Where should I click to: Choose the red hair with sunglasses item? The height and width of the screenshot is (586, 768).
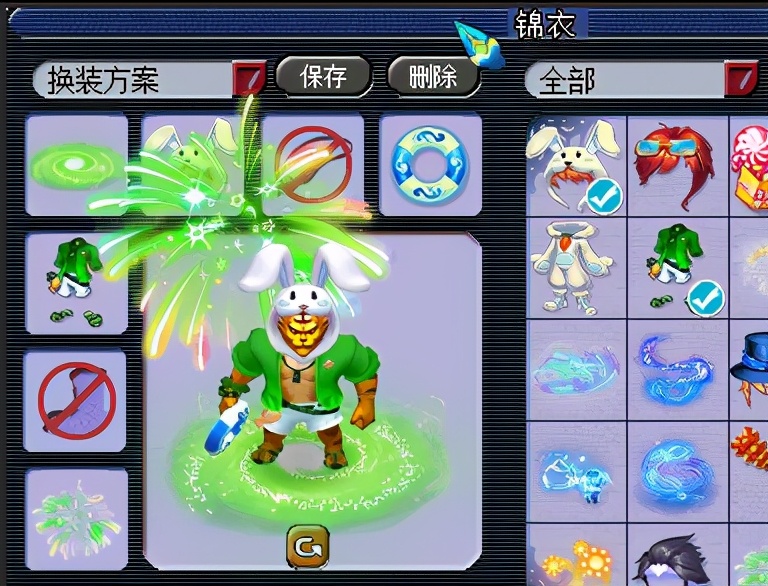click(x=678, y=165)
